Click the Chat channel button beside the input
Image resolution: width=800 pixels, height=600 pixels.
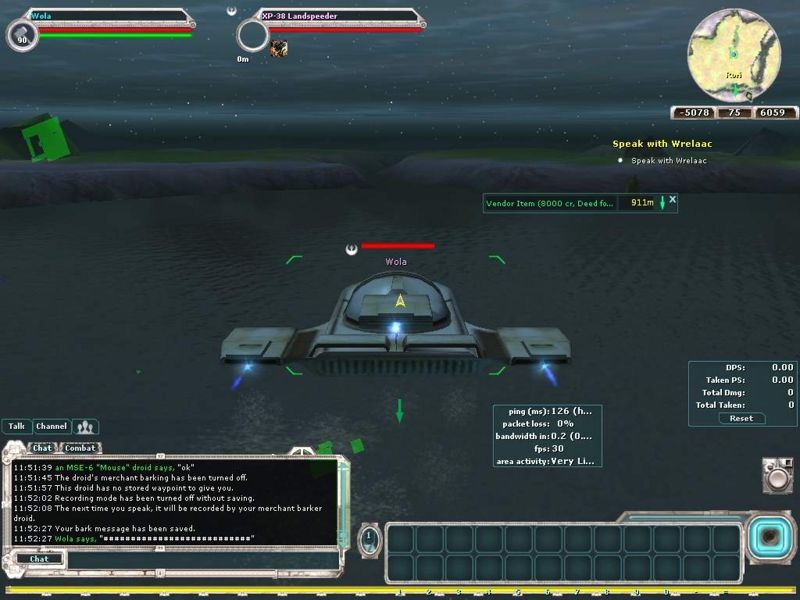(x=39, y=559)
